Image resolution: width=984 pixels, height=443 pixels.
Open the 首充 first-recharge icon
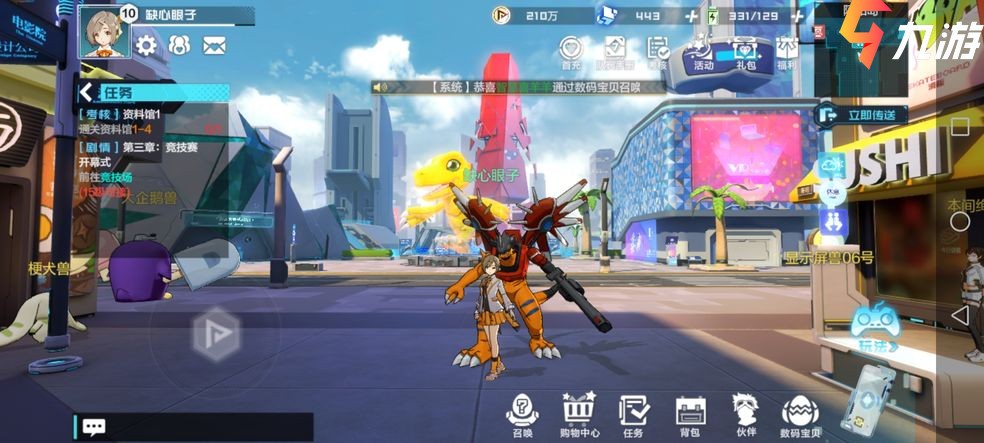tap(571, 52)
